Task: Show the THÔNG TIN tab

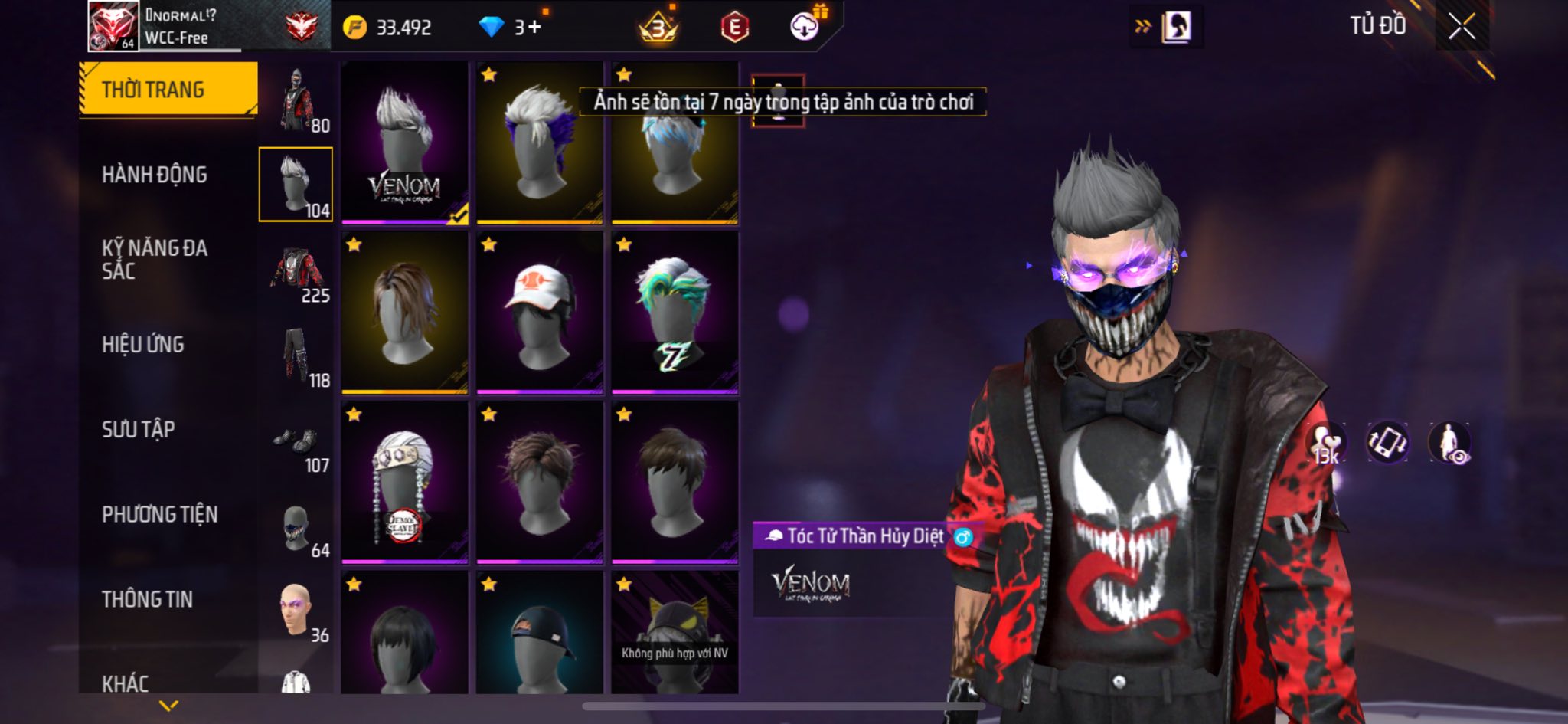Action: (x=148, y=599)
